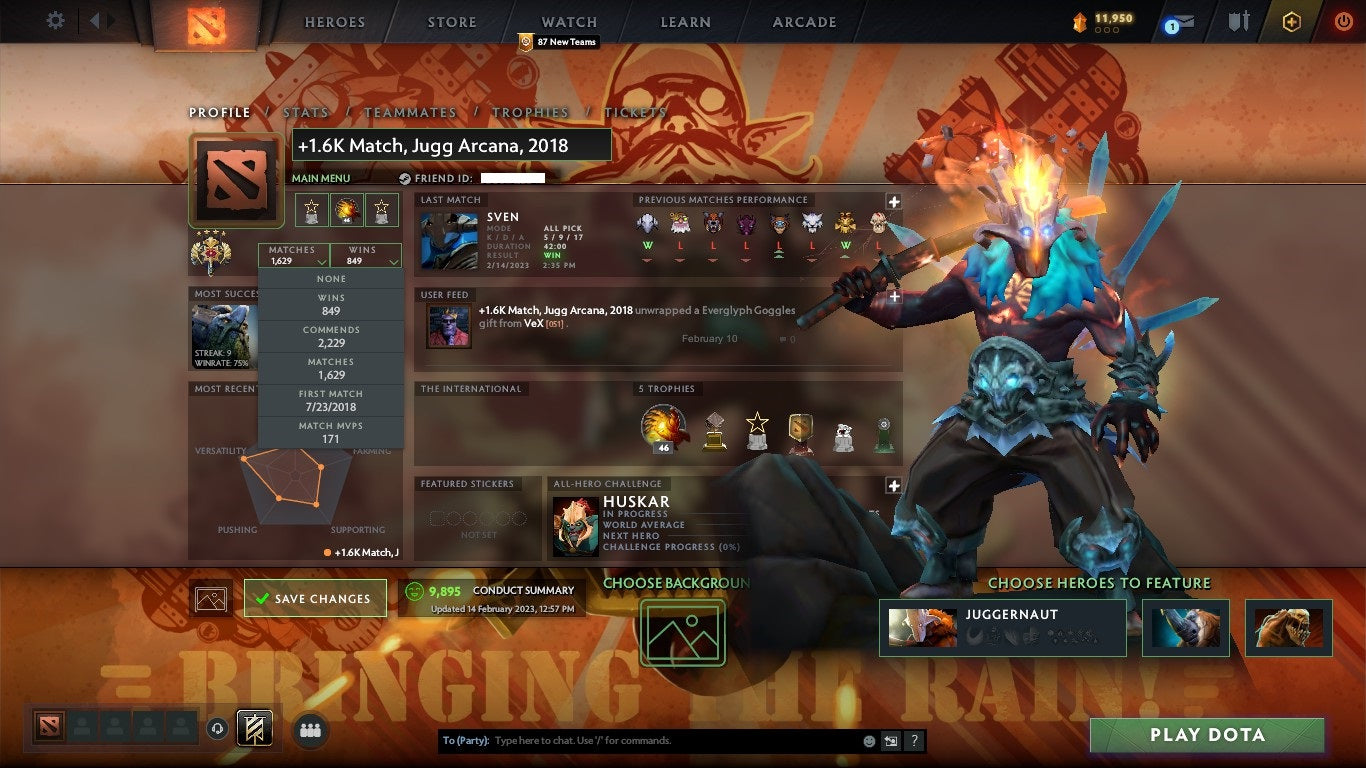The width and height of the screenshot is (1366, 768).
Task: Open the HEROES menu
Action: [x=334, y=21]
